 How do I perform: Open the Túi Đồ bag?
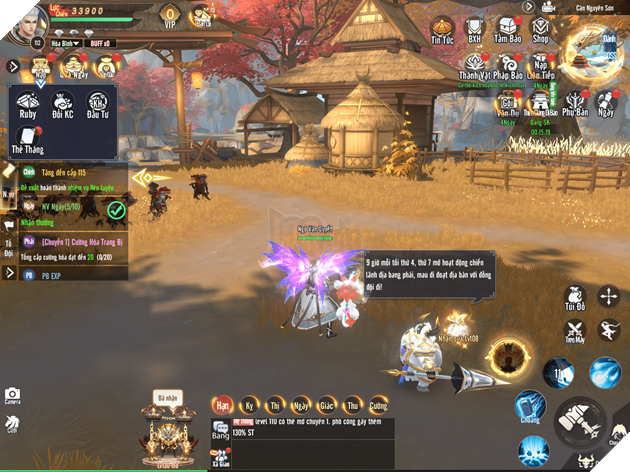pos(575,297)
